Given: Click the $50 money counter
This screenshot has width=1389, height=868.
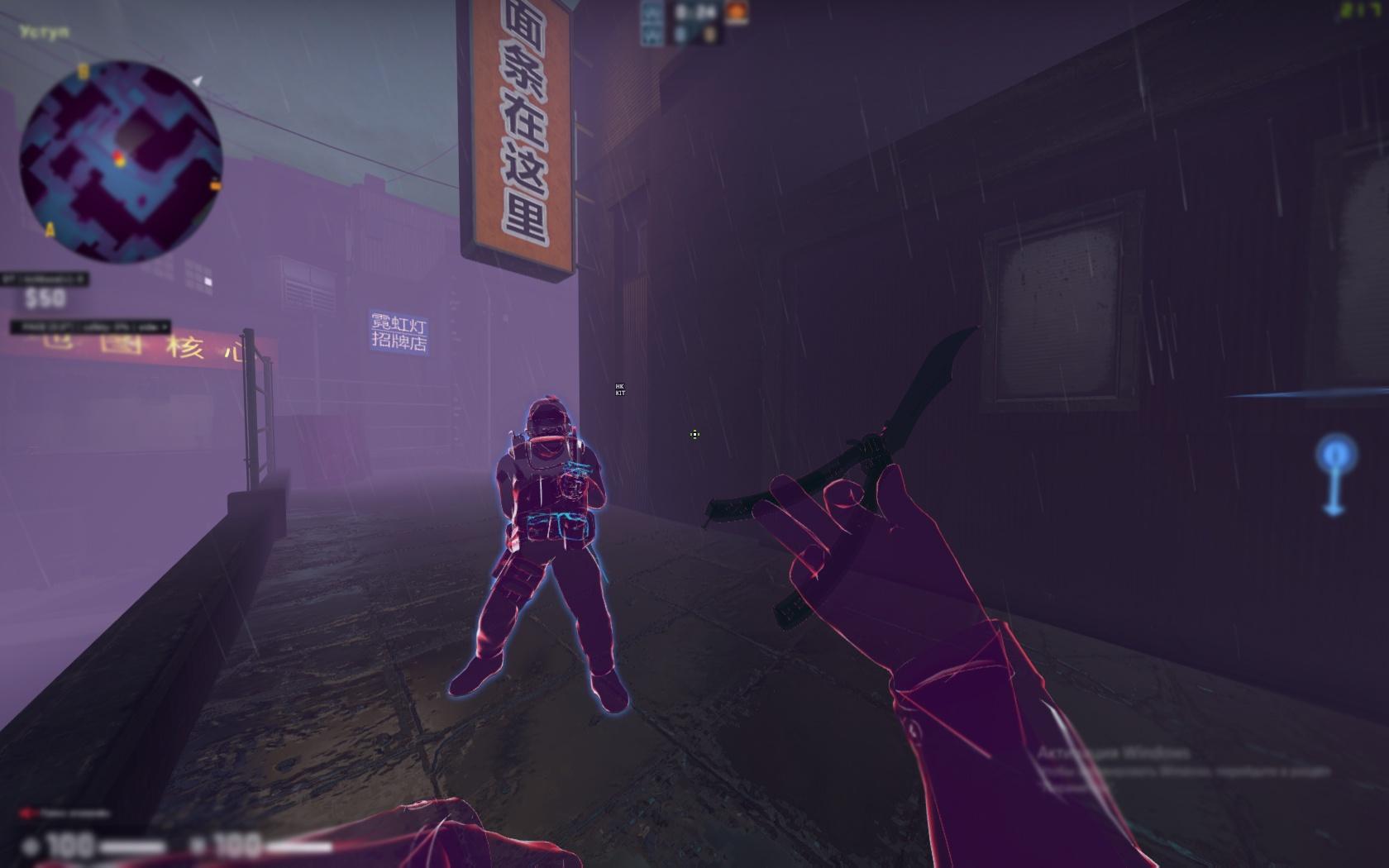Looking at the screenshot, I should [x=45, y=300].
